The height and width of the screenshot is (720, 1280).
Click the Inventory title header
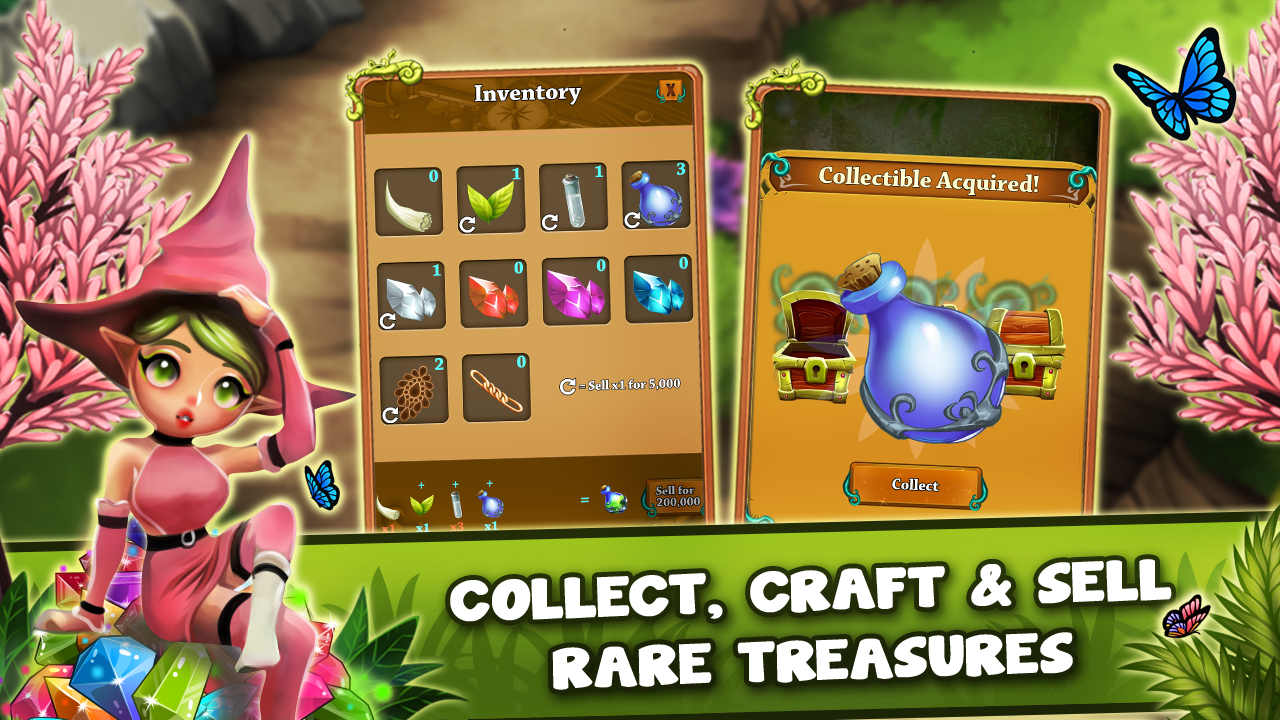pyautogui.click(x=528, y=91)
